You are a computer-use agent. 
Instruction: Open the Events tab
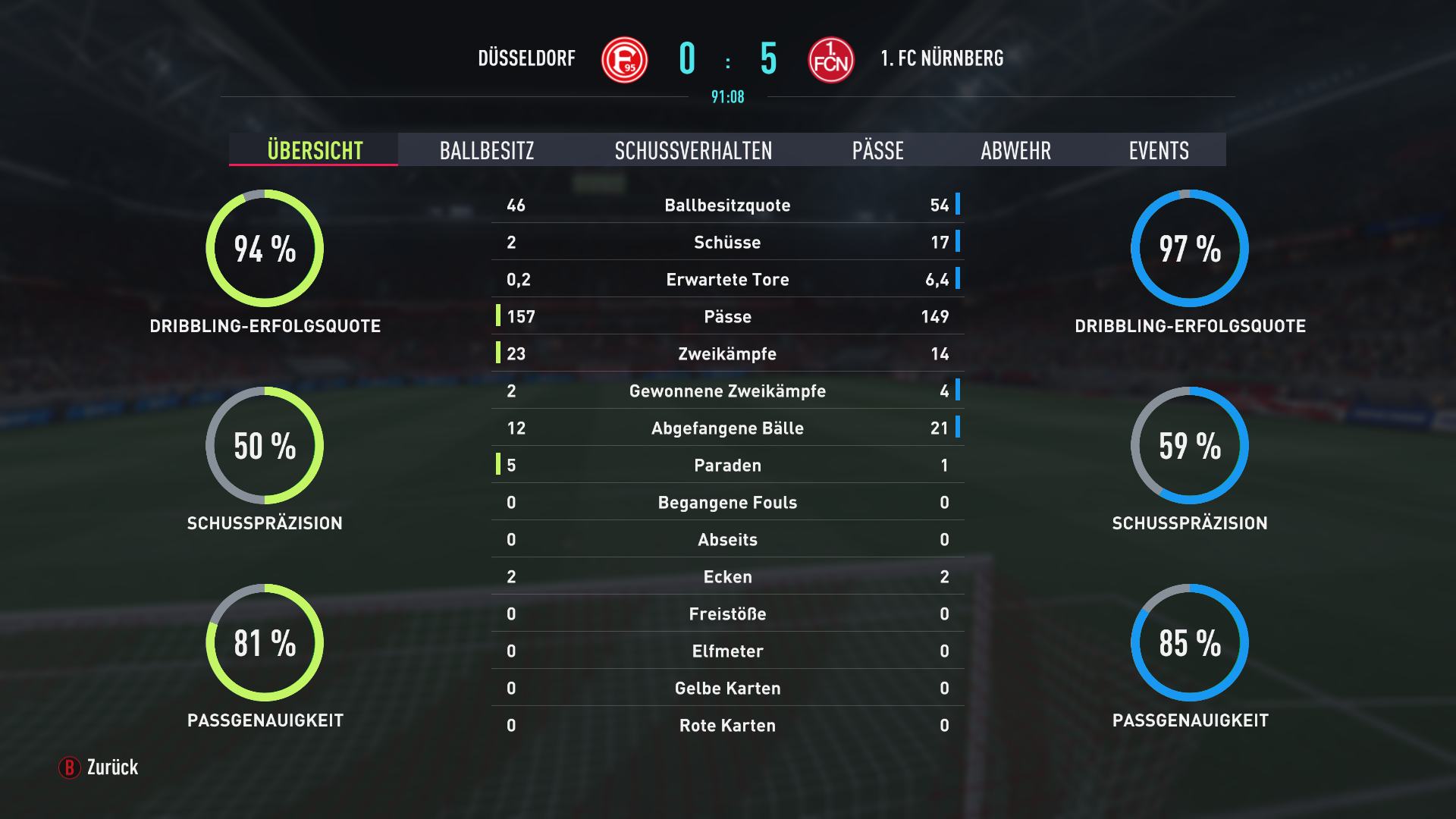(1158, 150)
